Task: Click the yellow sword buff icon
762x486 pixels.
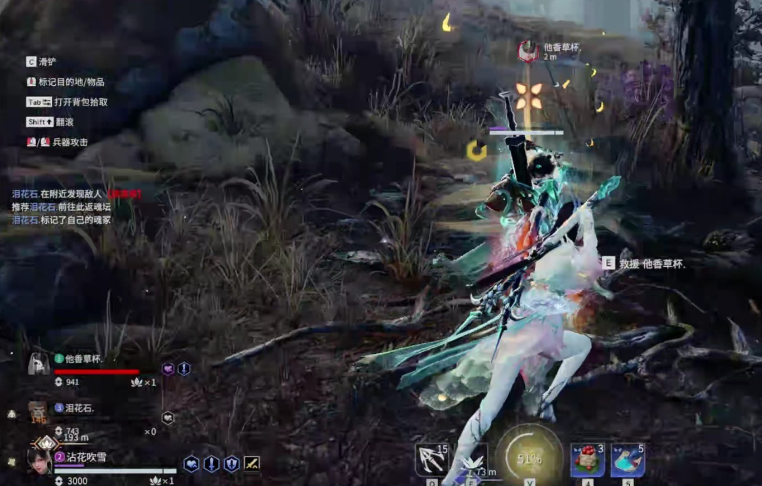Action: point(252,464)
